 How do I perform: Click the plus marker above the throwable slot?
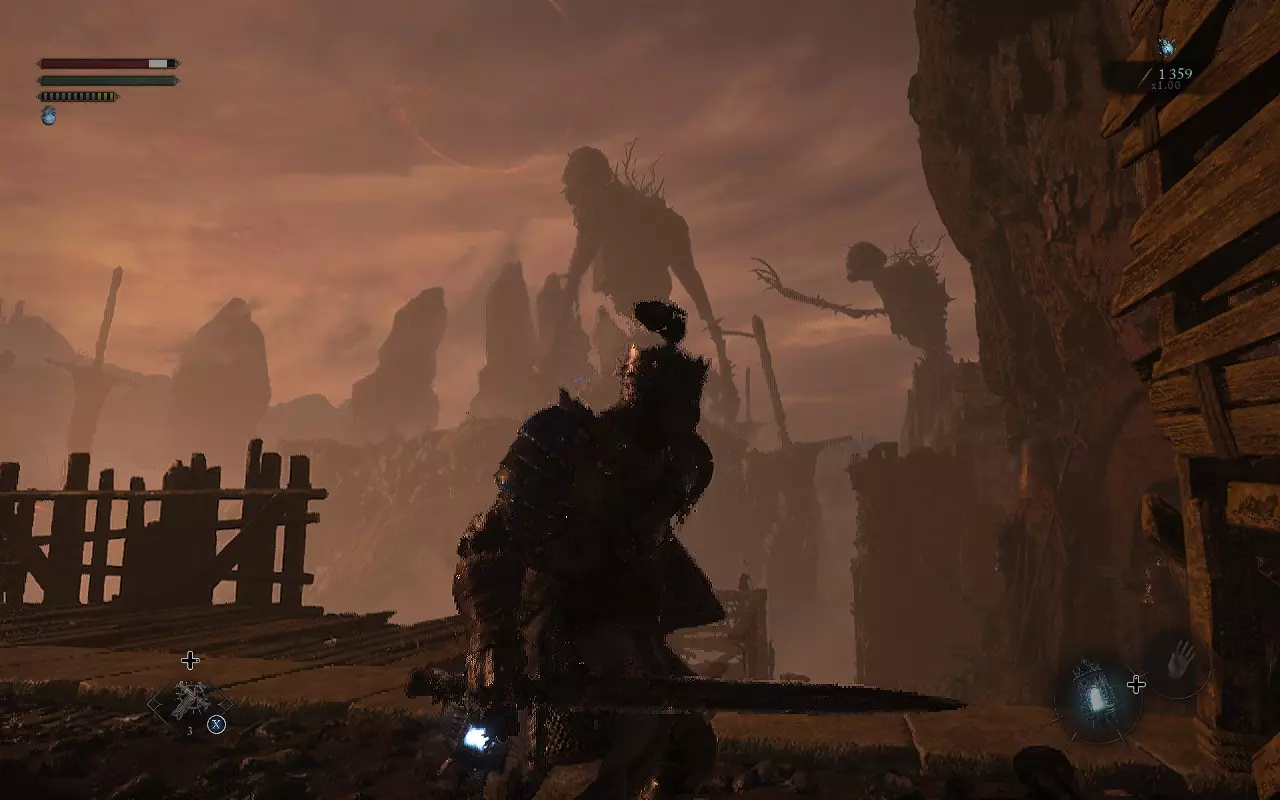tap(191, 659)
